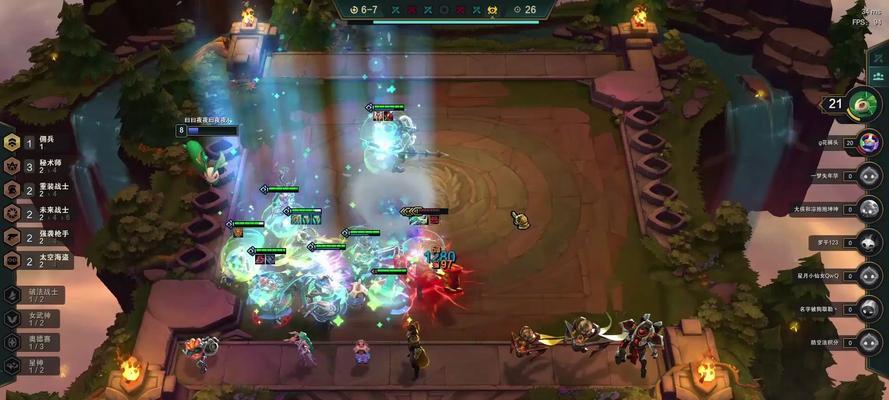
Task: Open player 罗千123's board
Action: [x=869, y=242]
